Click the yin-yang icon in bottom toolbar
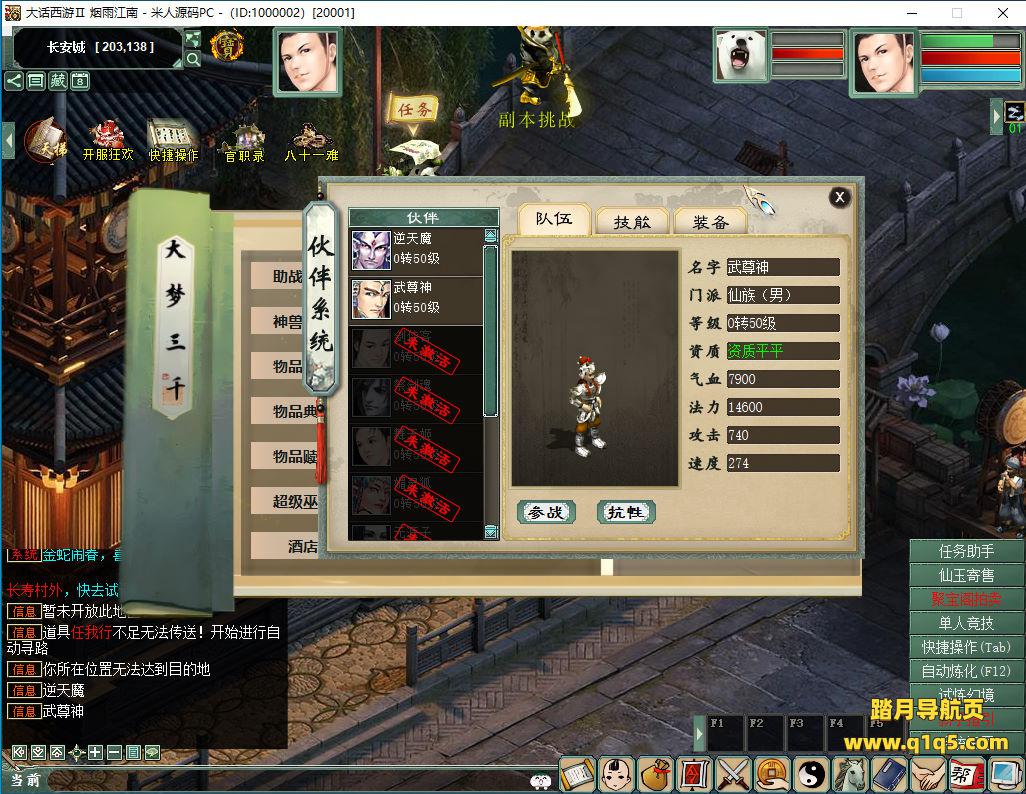This screenshot has width=1026, height=794. [810, 773]
